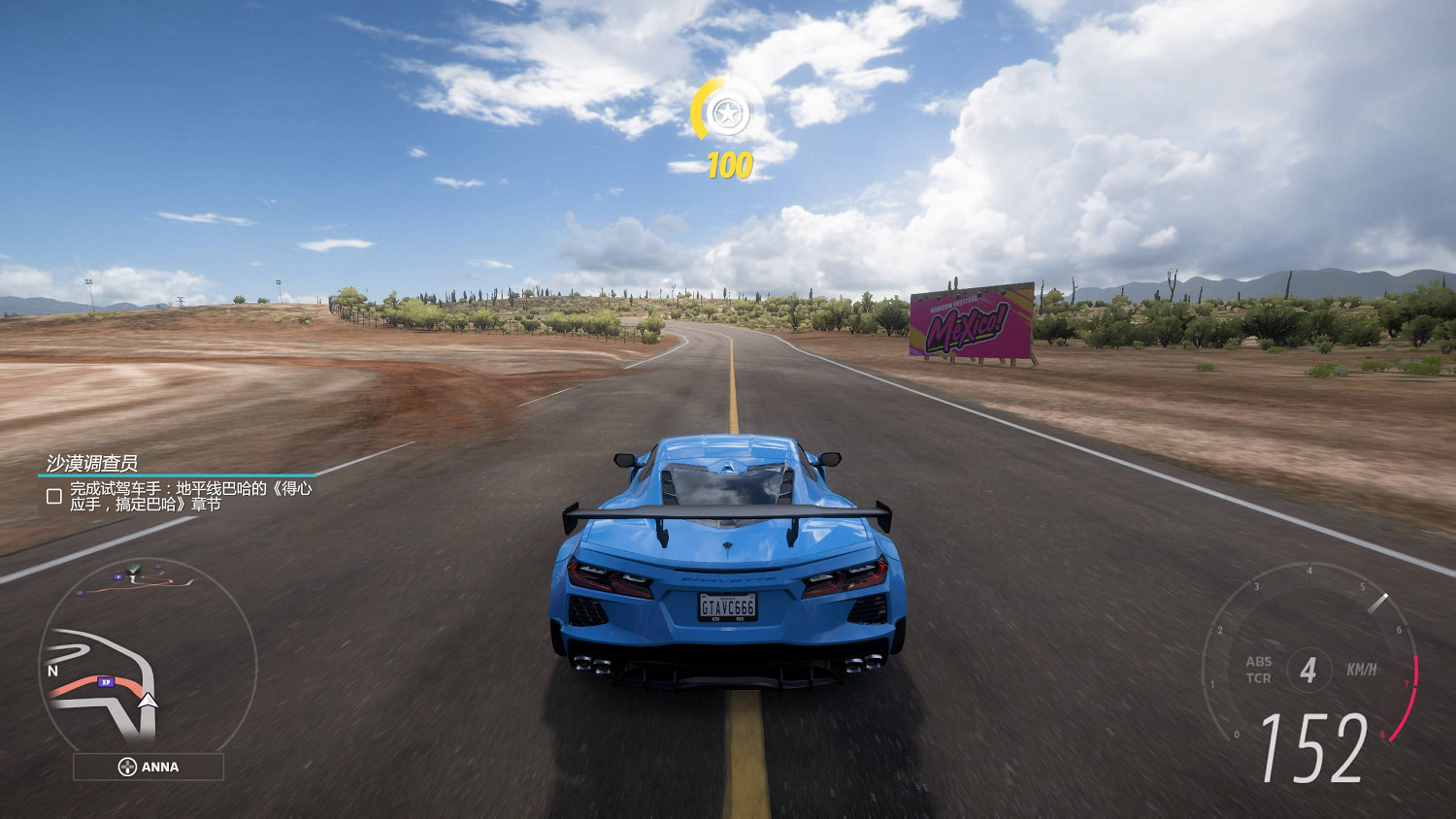Select the 沙漠调查员 quest tracker title
This screenshot has width=1456, height=819.
click(92, 463)
